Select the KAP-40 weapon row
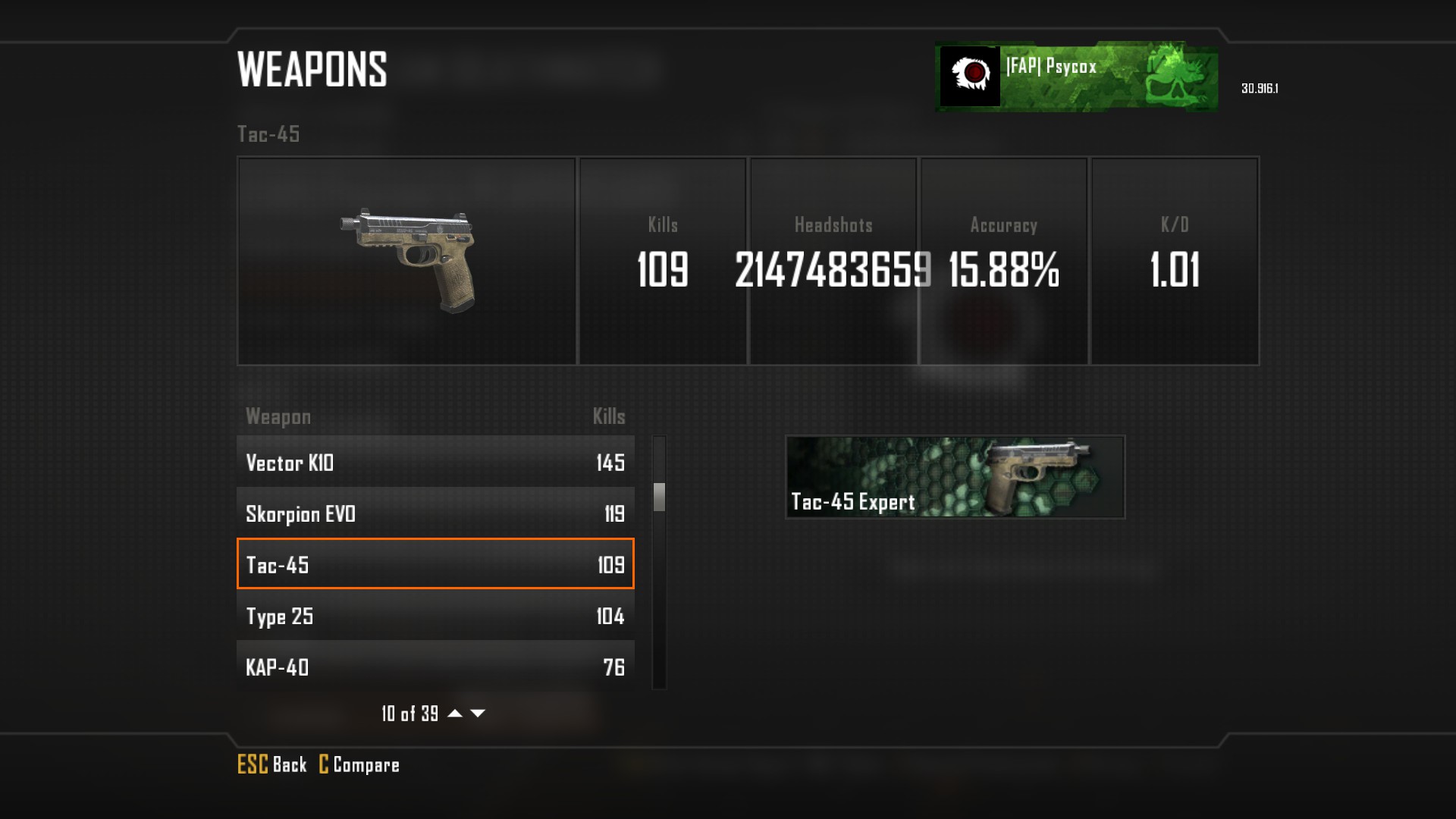The width and height of the screenshot is (1456, 819). [x=435, y=666]
